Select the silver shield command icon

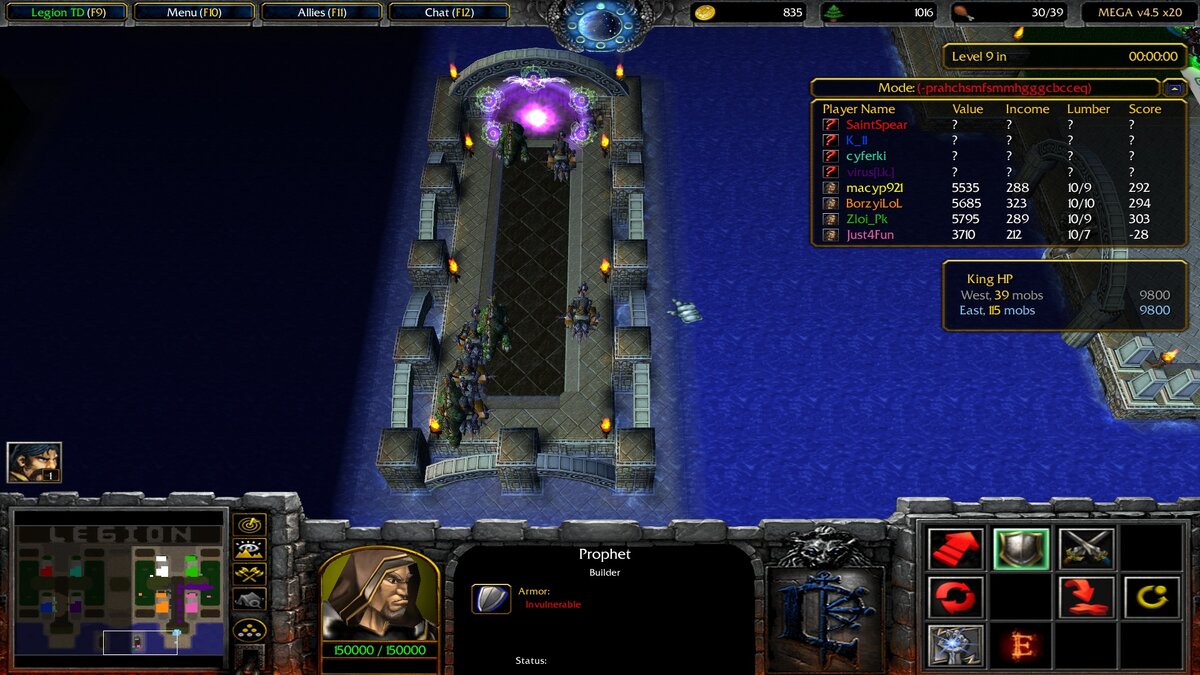pos(1021,549)
